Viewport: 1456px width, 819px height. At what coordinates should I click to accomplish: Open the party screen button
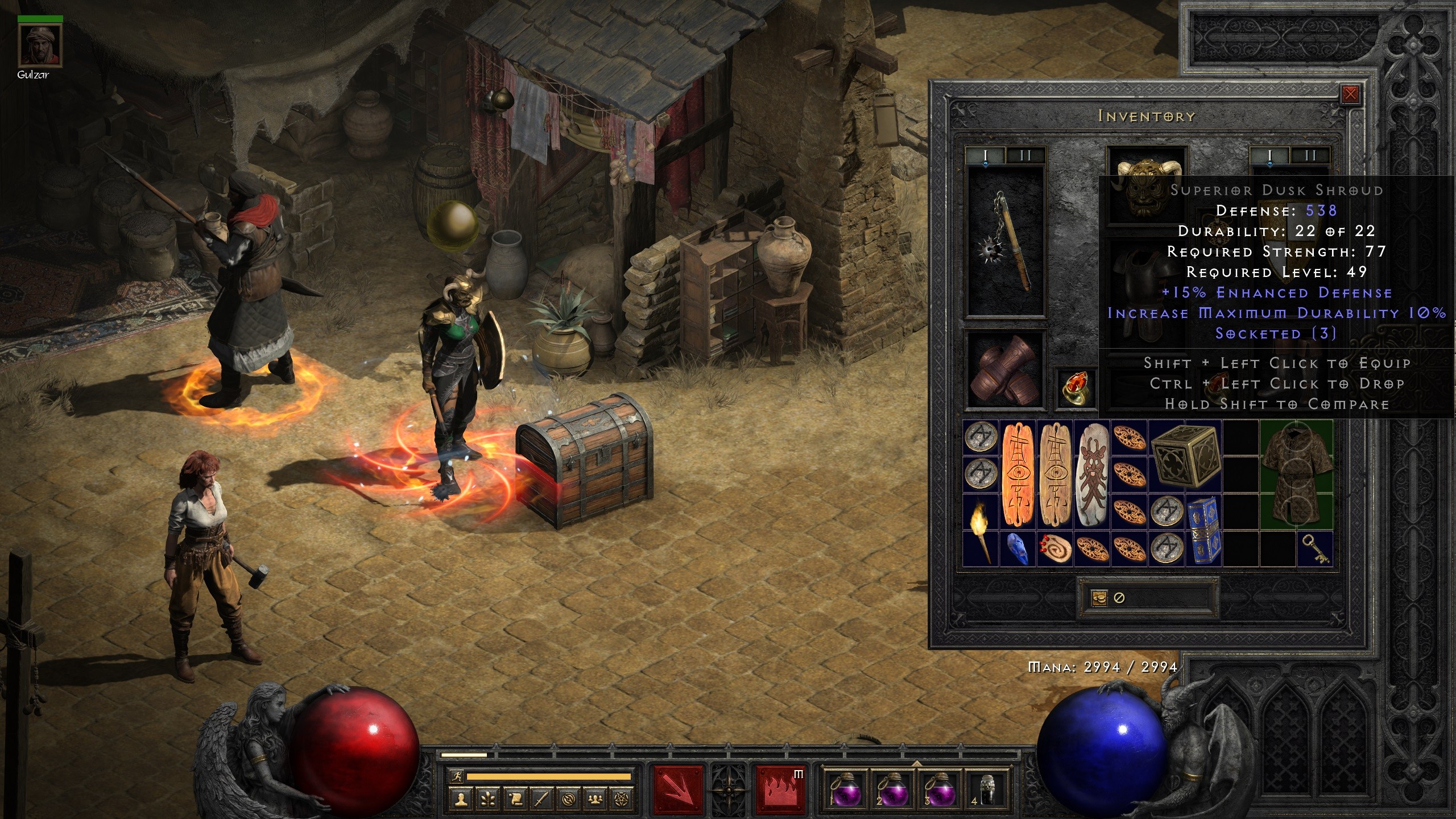tap(595, 799)
